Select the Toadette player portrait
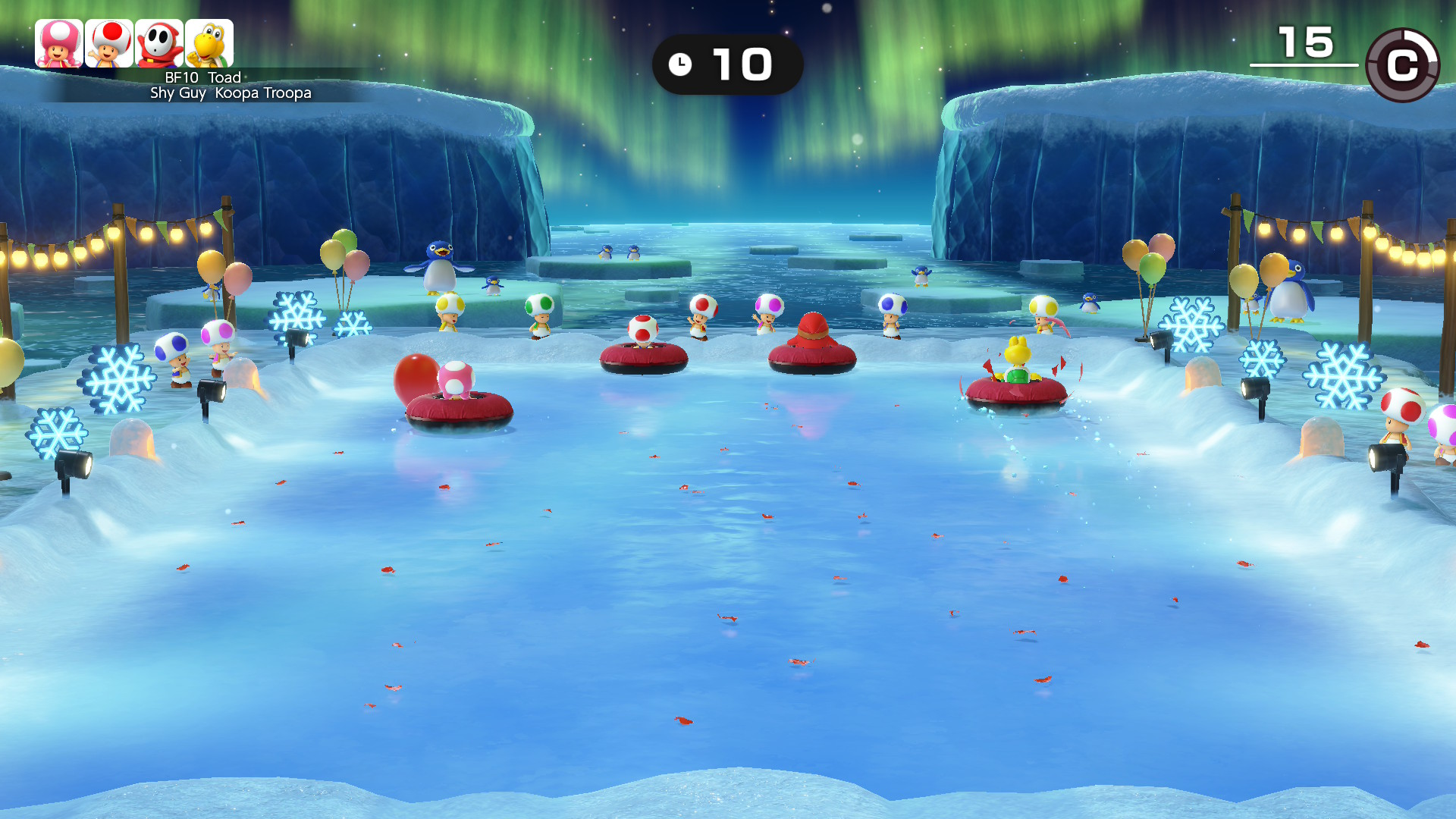The image size is (1456, 819). point(59,43)
